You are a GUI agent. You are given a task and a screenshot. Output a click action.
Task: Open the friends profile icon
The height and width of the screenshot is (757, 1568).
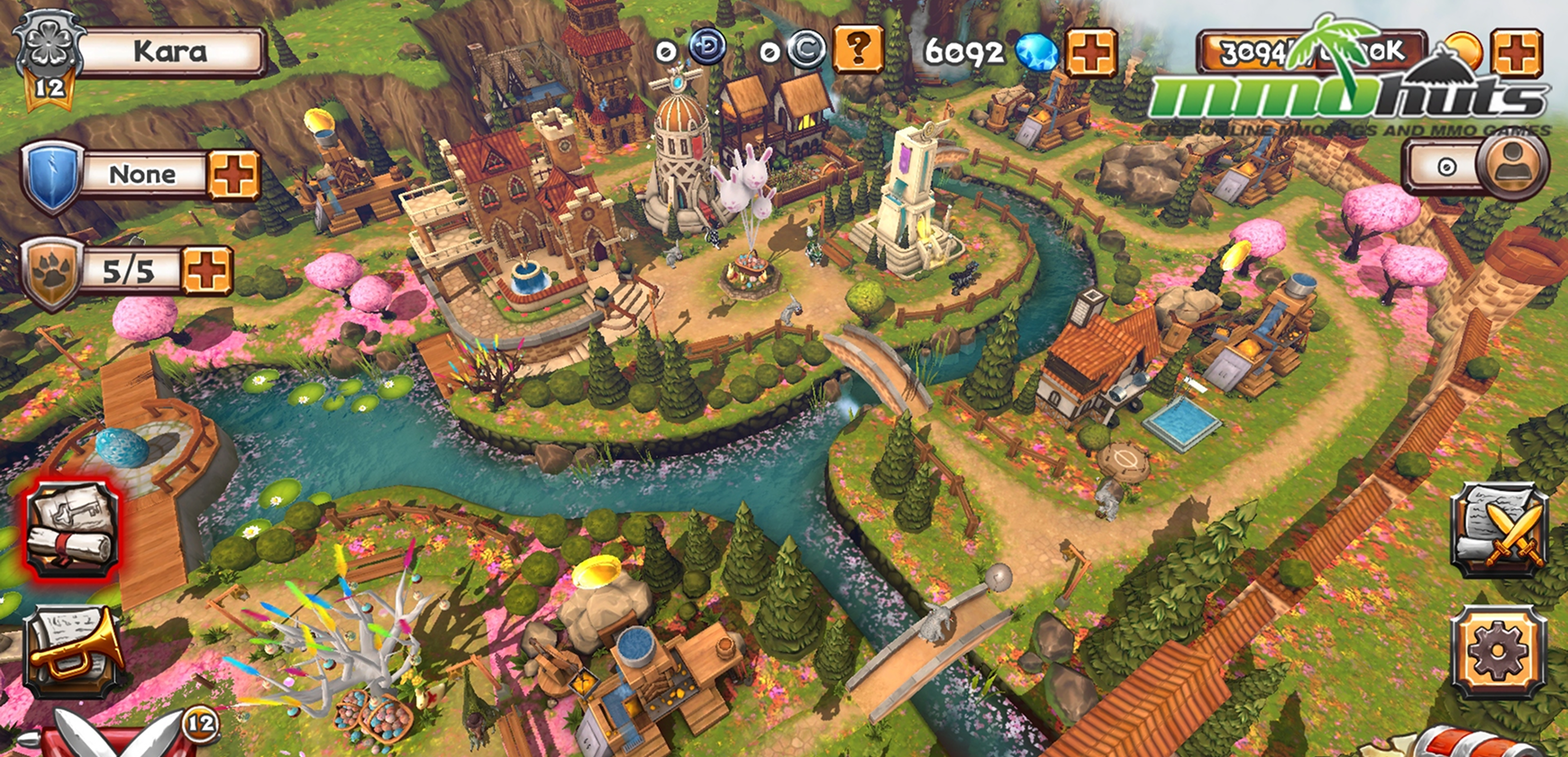(x=1513, y=166)
